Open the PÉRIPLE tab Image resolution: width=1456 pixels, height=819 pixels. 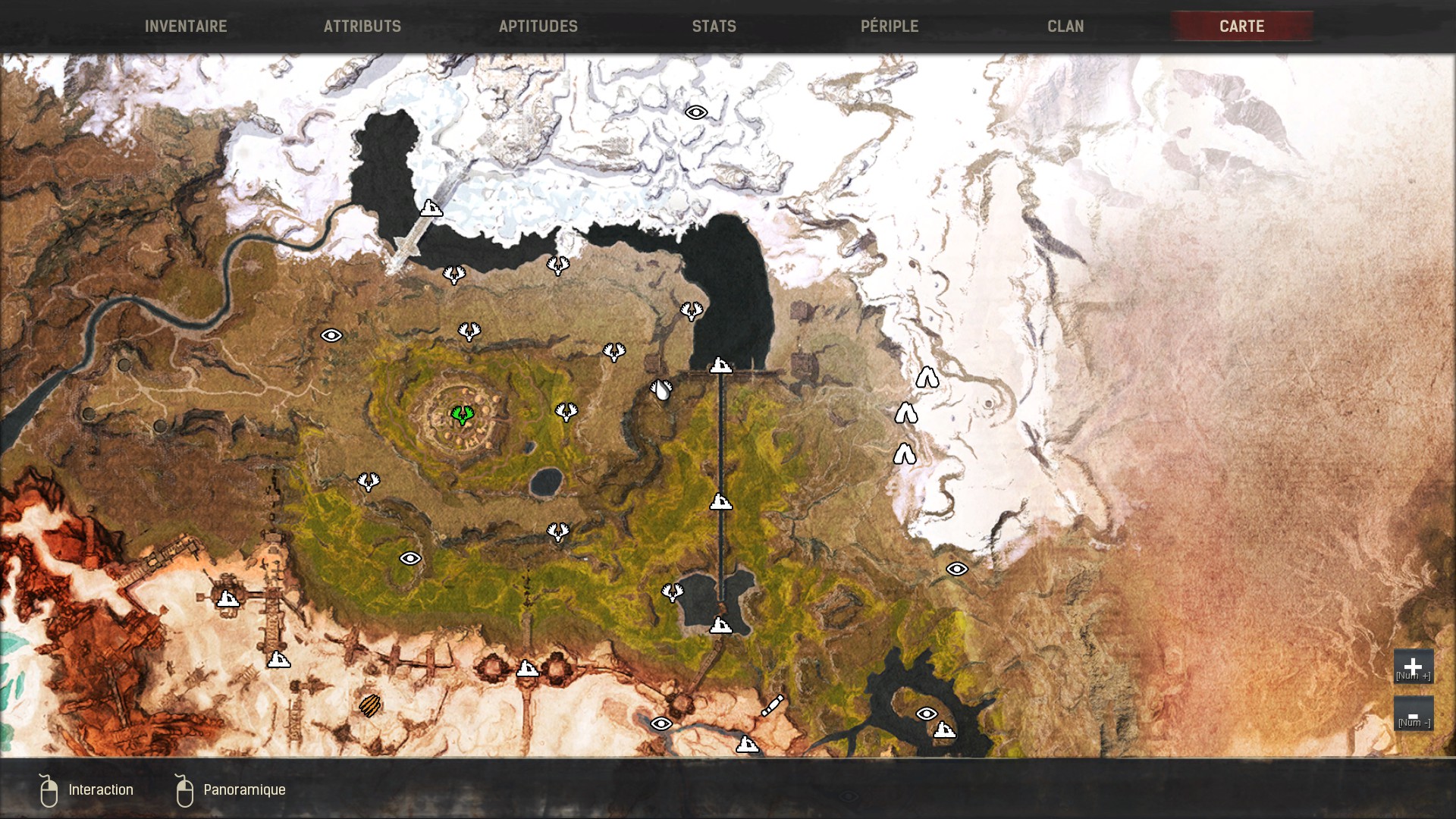coord(889,26)
